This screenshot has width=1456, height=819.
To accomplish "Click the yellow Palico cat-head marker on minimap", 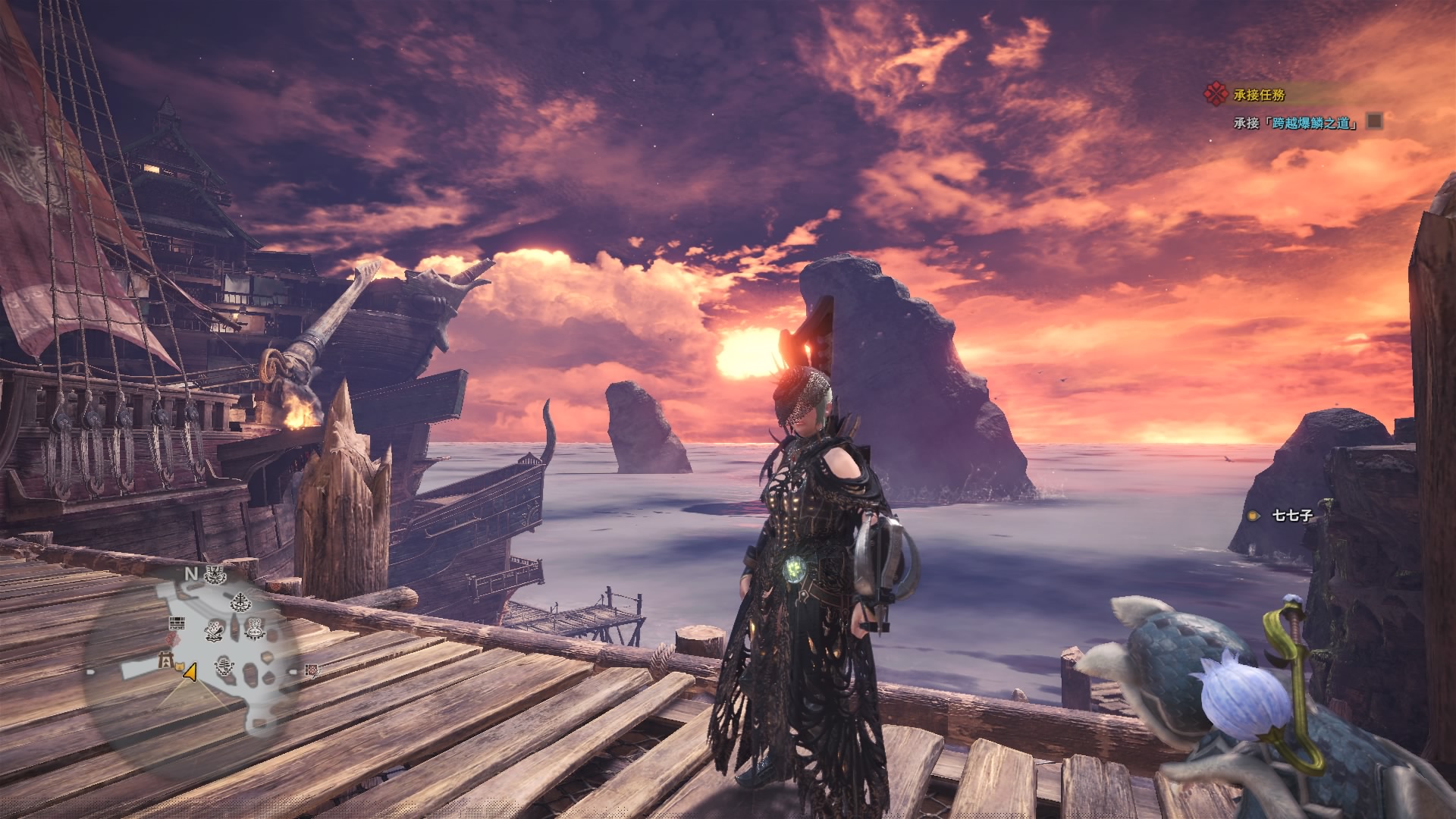I will click(180, 667).
